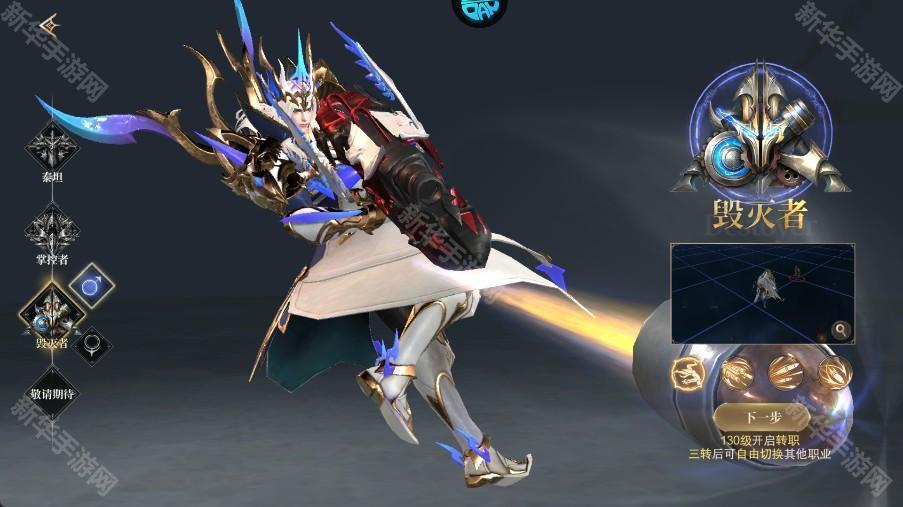The height and width of the screenshot is (507, 903).
Task: Switch to male gender symbol
Action: [92, 286]
